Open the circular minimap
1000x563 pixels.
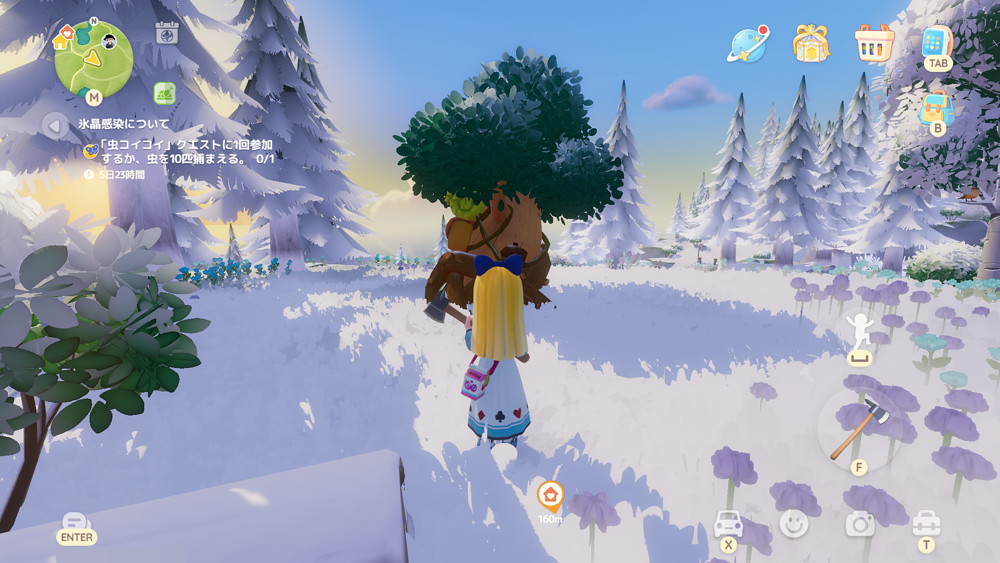[93, 58]
